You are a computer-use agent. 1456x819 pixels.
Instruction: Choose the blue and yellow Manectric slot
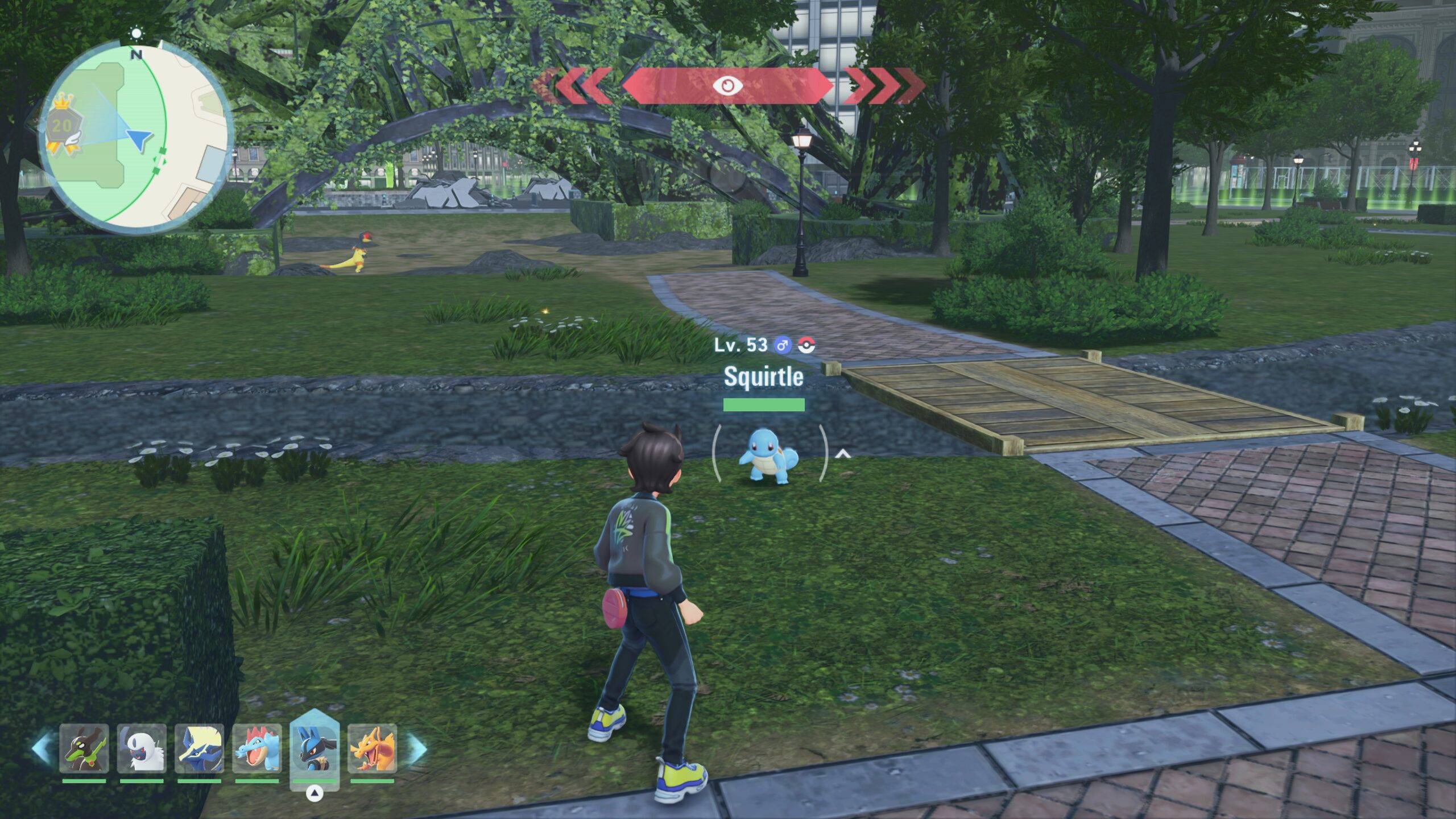click(x=199, y=748)
